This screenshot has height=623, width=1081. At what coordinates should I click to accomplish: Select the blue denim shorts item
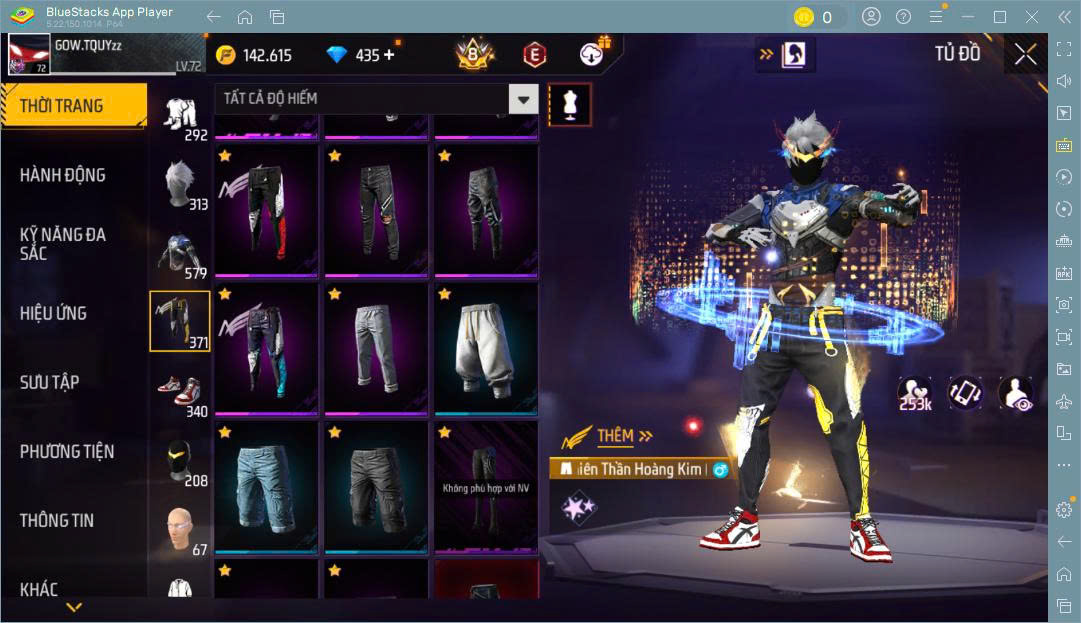point(266,485)
